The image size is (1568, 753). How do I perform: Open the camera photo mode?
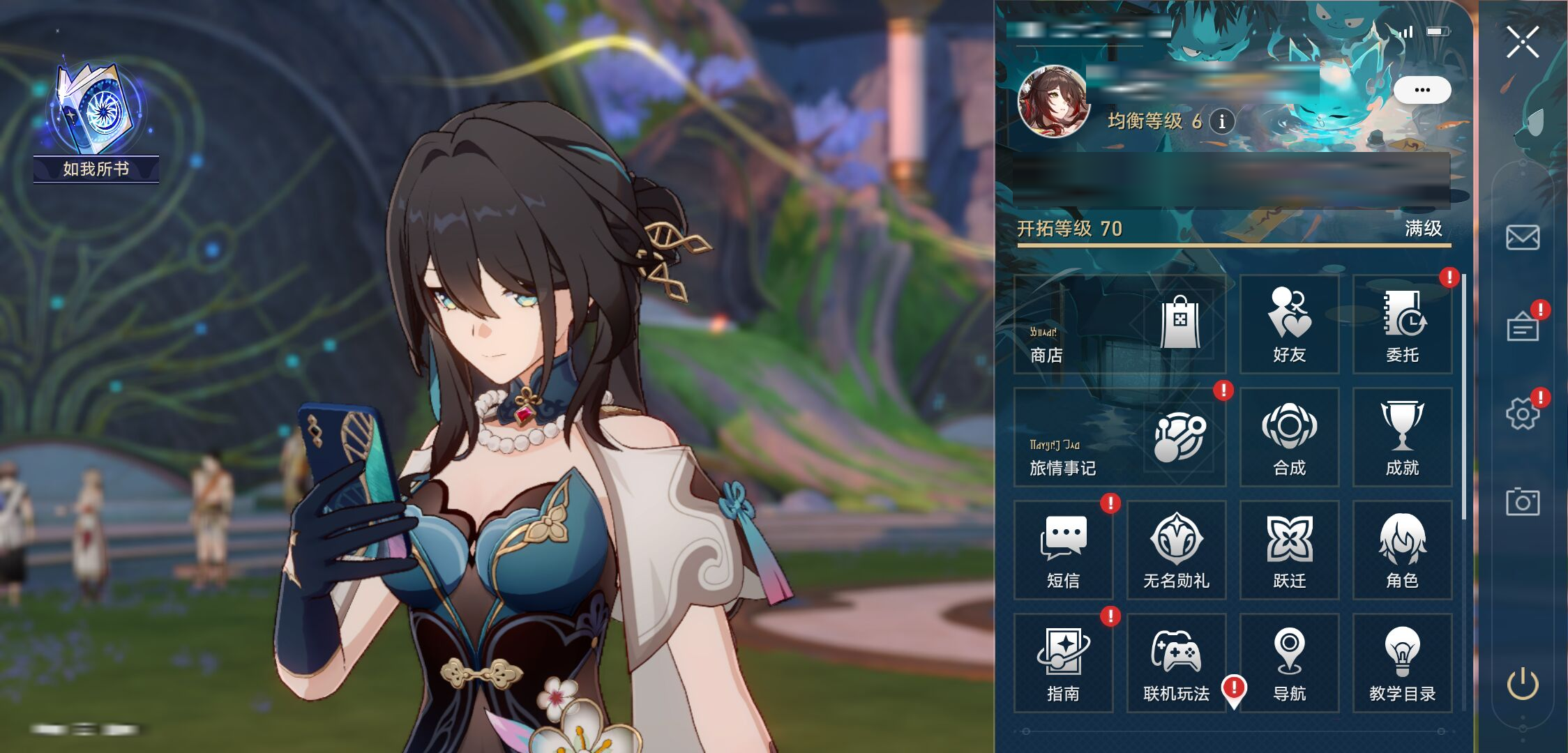click(x=1522, y=502)
